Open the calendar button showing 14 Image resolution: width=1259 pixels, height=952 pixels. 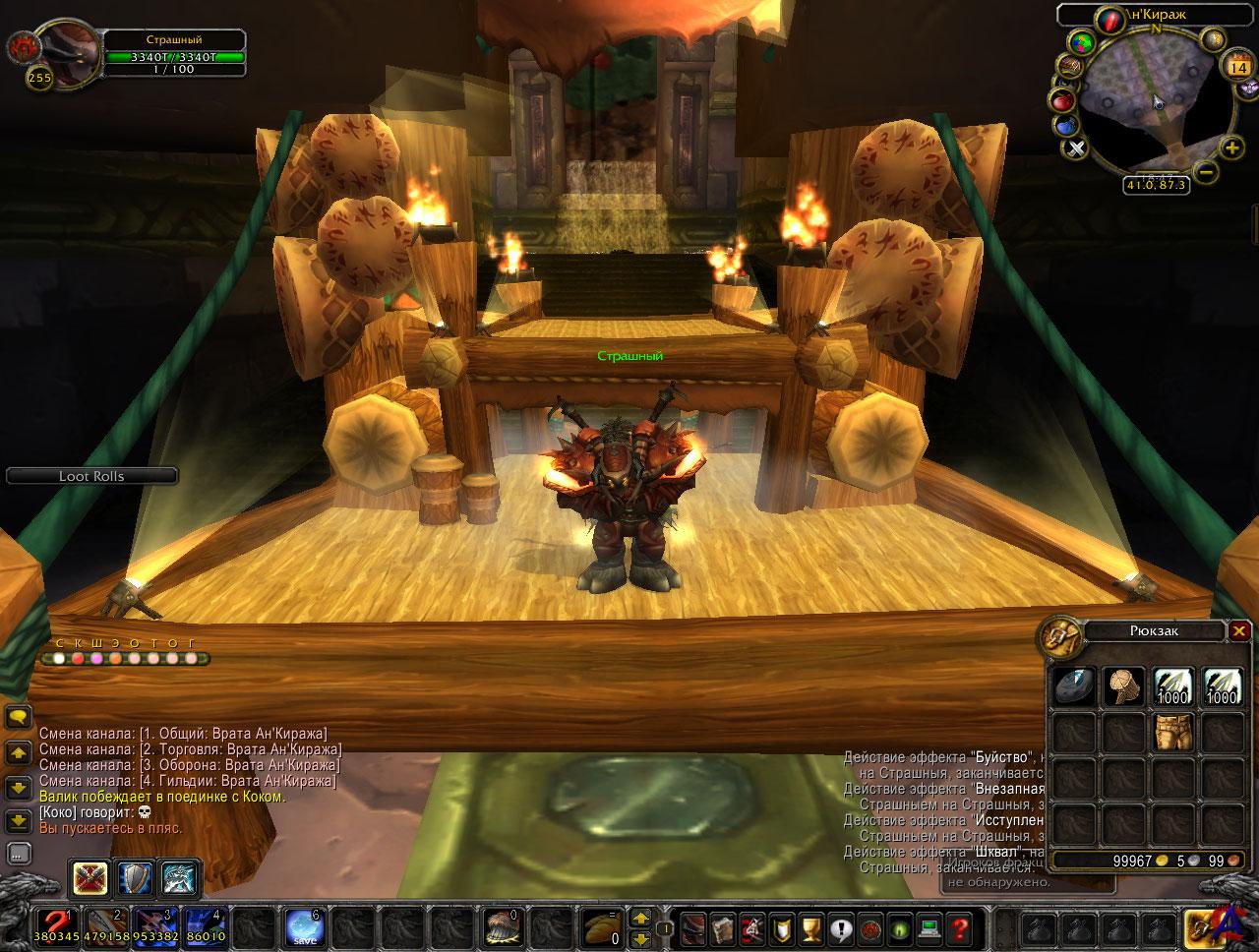pyautogui.click(x=1237, y=67)
